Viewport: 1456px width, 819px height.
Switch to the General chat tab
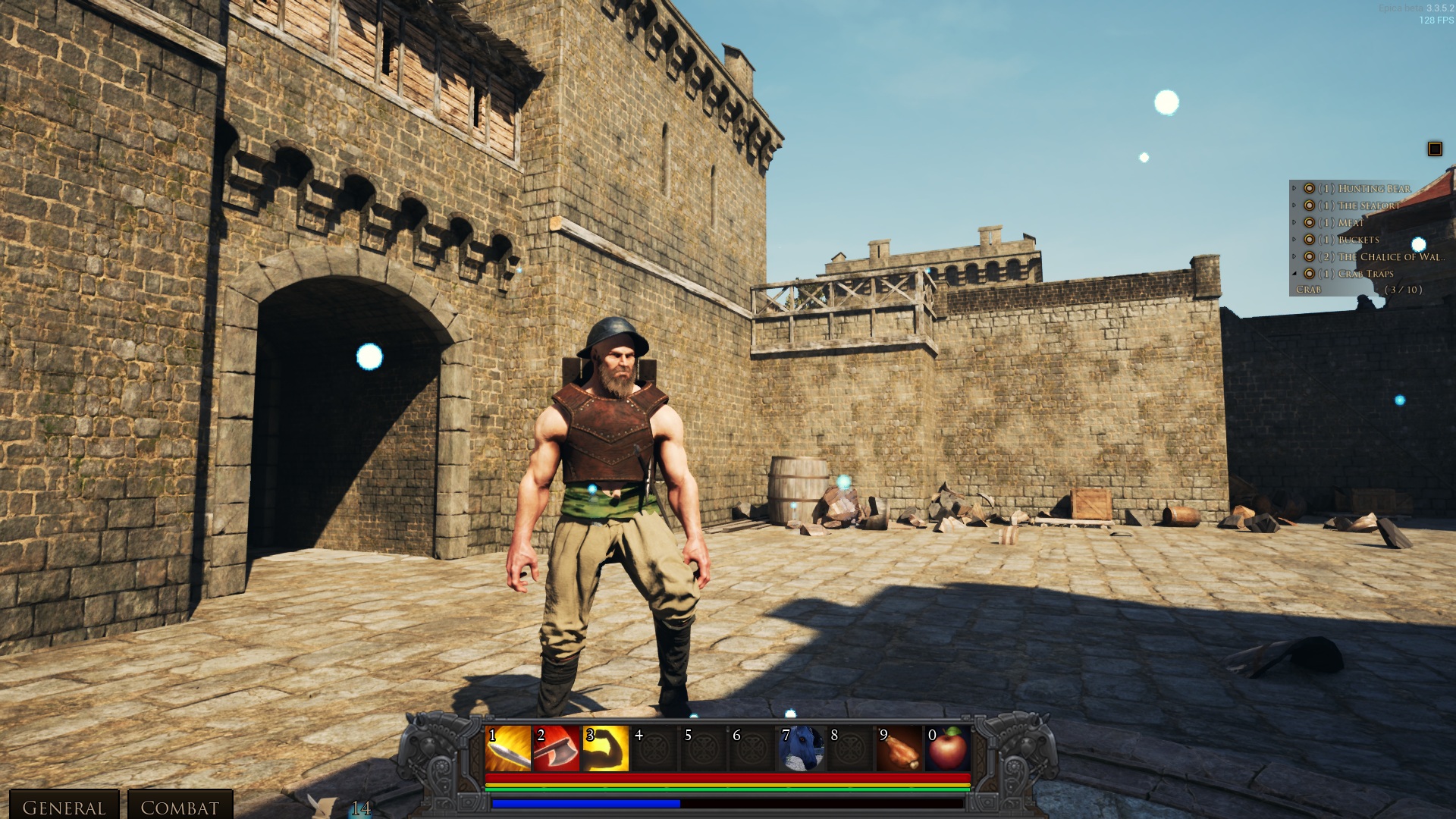pyautogui.click(x=64, y=807)
